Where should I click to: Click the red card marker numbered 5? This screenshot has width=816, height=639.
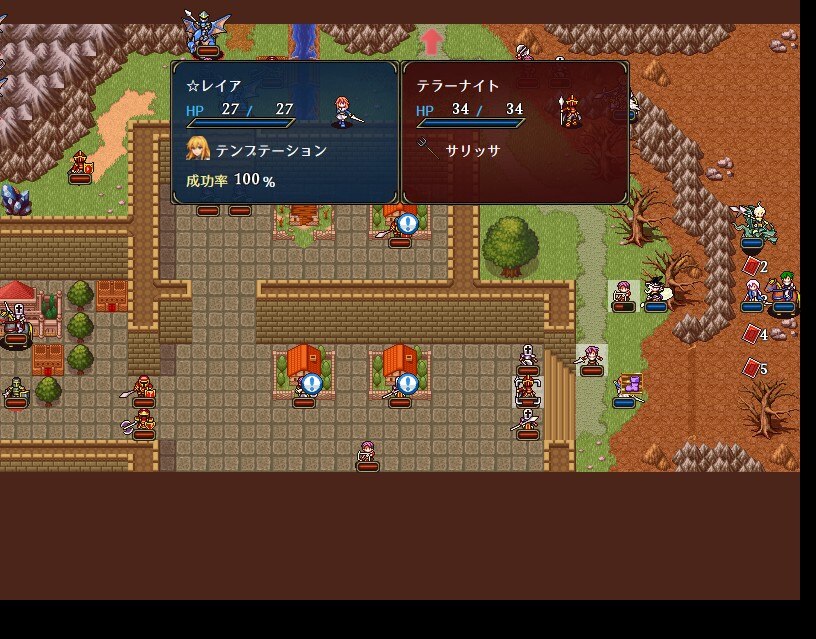click(753, 369)
